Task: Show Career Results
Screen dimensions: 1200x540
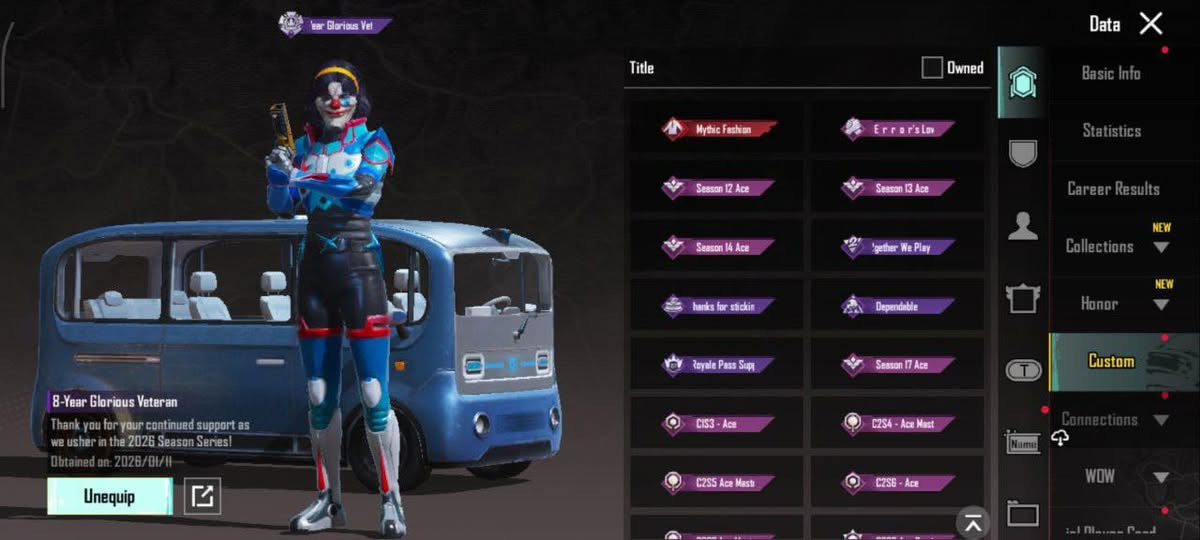Action: [x=1113, y=189]
